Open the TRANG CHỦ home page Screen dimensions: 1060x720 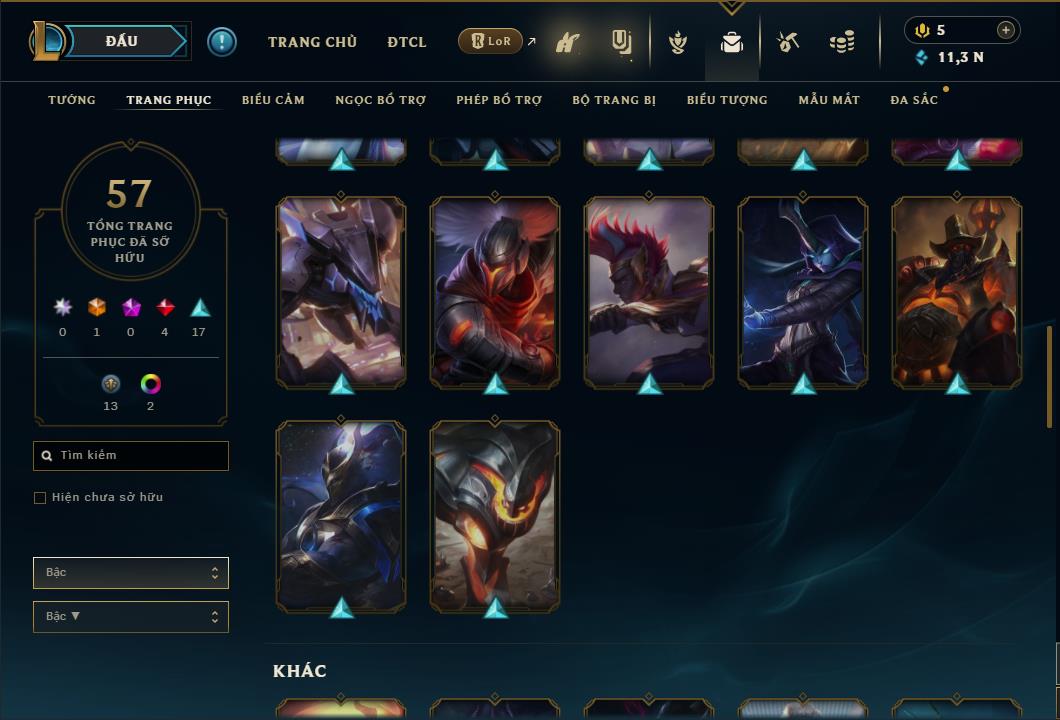coord(312,42)
